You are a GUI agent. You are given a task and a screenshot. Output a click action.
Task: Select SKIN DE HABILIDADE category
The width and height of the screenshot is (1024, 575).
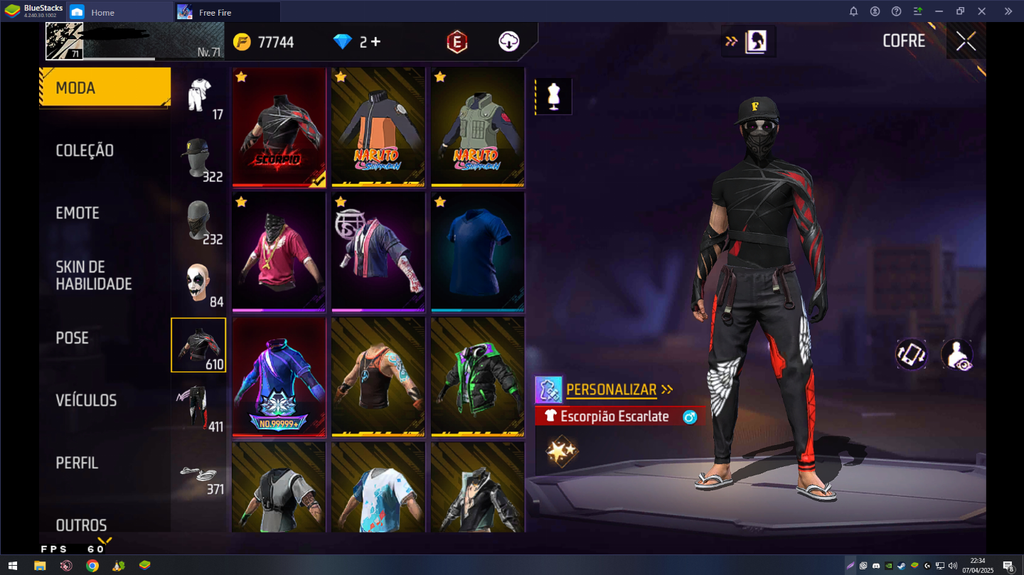pyautogui.click(x=93, y=275)
